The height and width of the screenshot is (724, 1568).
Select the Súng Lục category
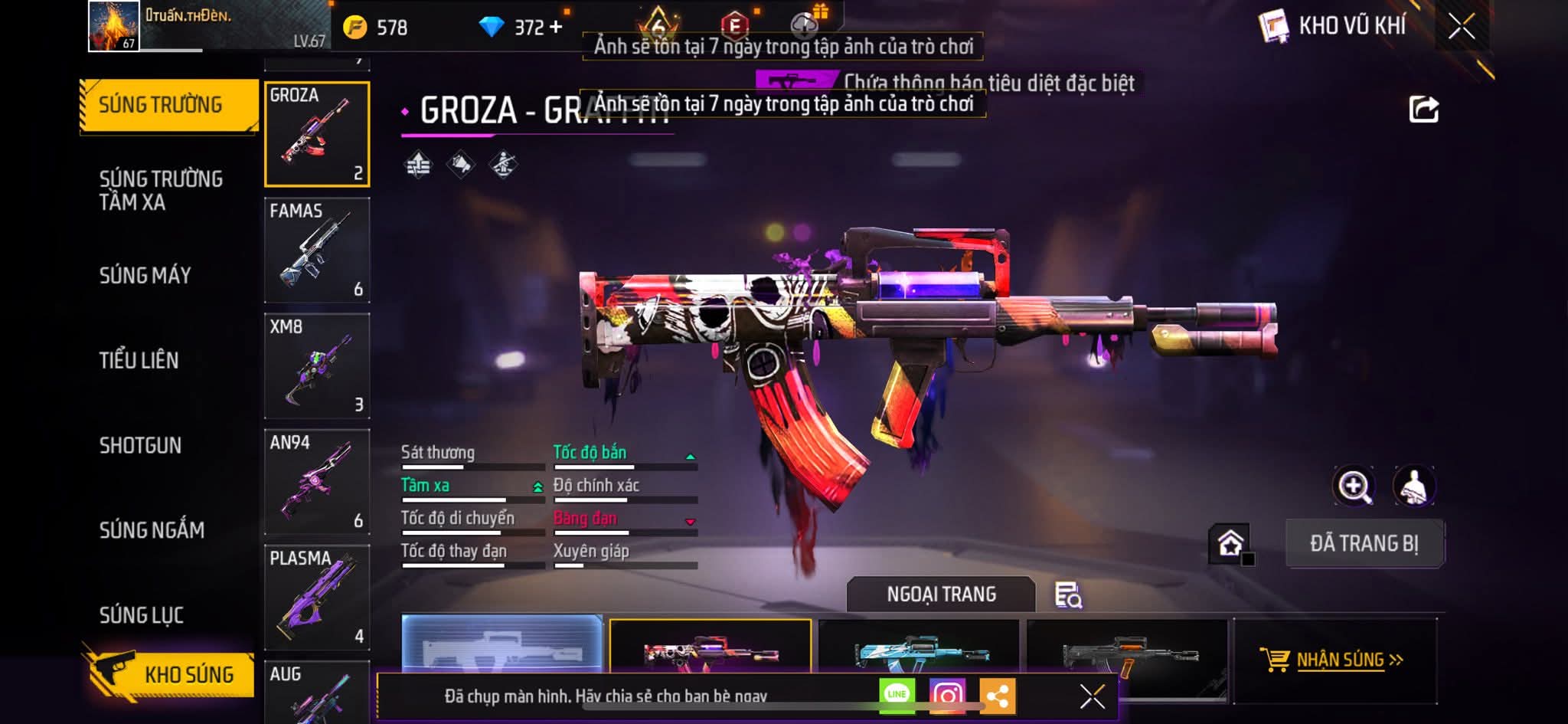[x=141, y=614]
